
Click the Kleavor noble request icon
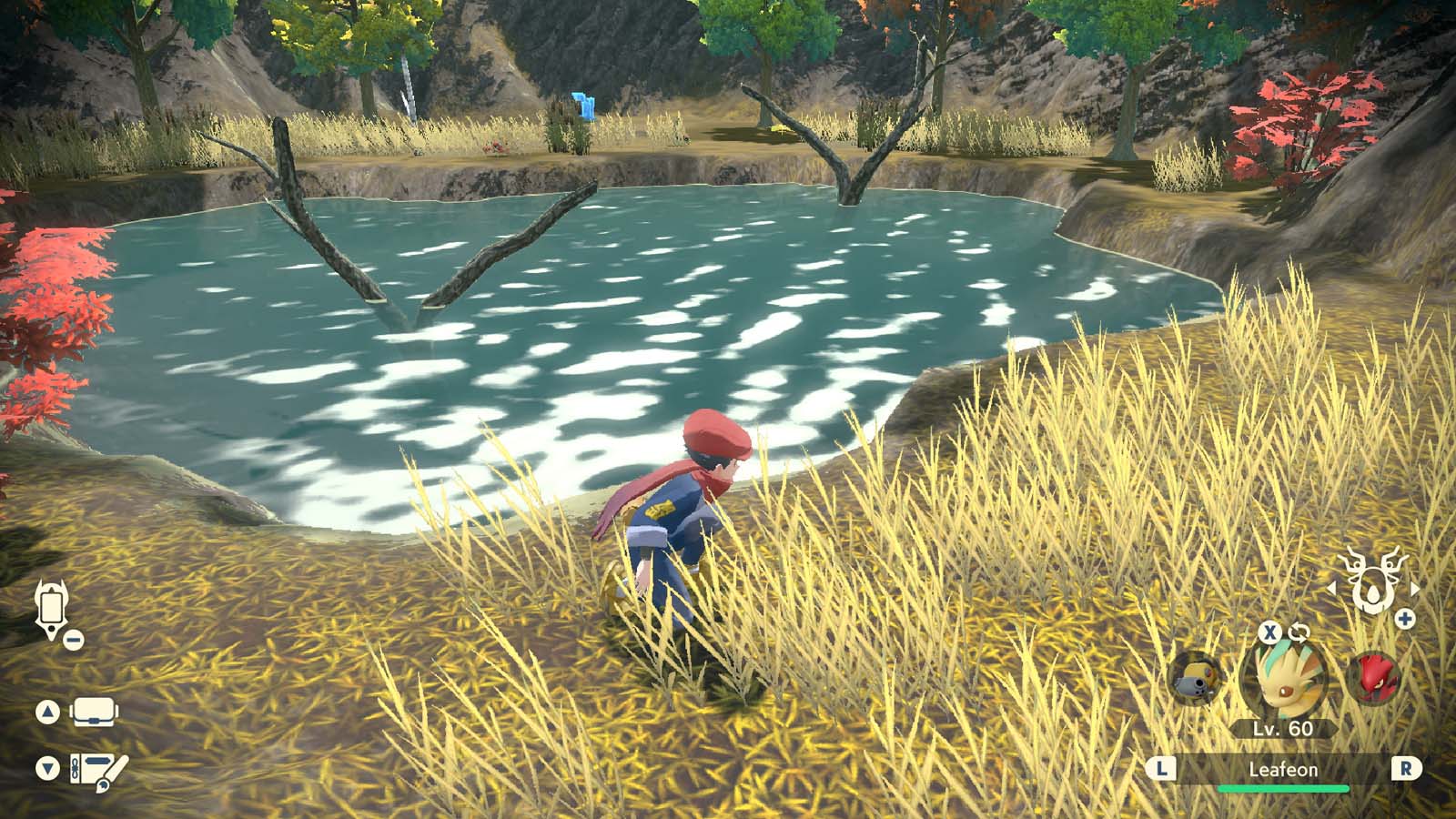[x=1372, y=580]
